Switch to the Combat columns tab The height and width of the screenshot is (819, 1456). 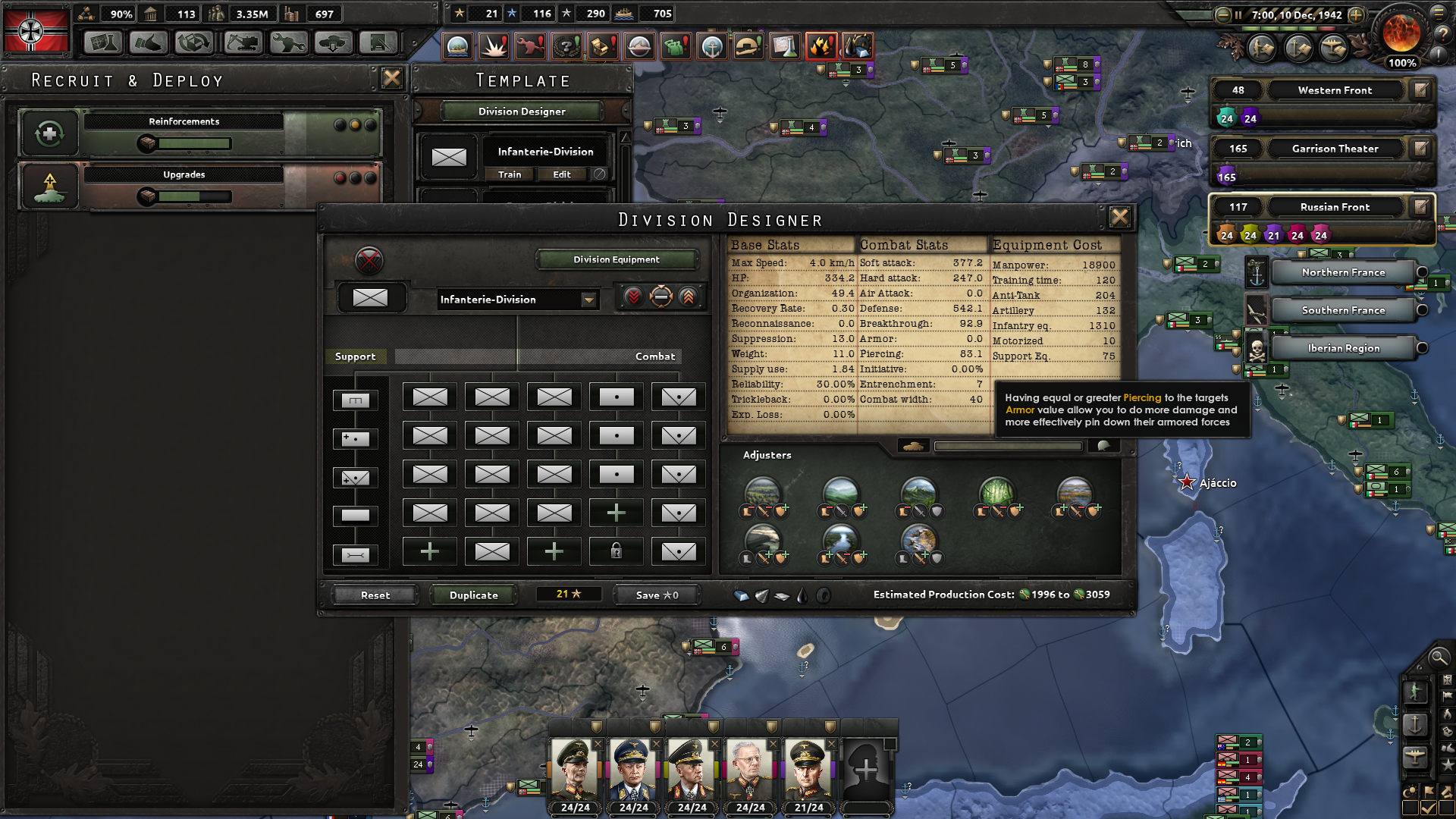point(654,356)
